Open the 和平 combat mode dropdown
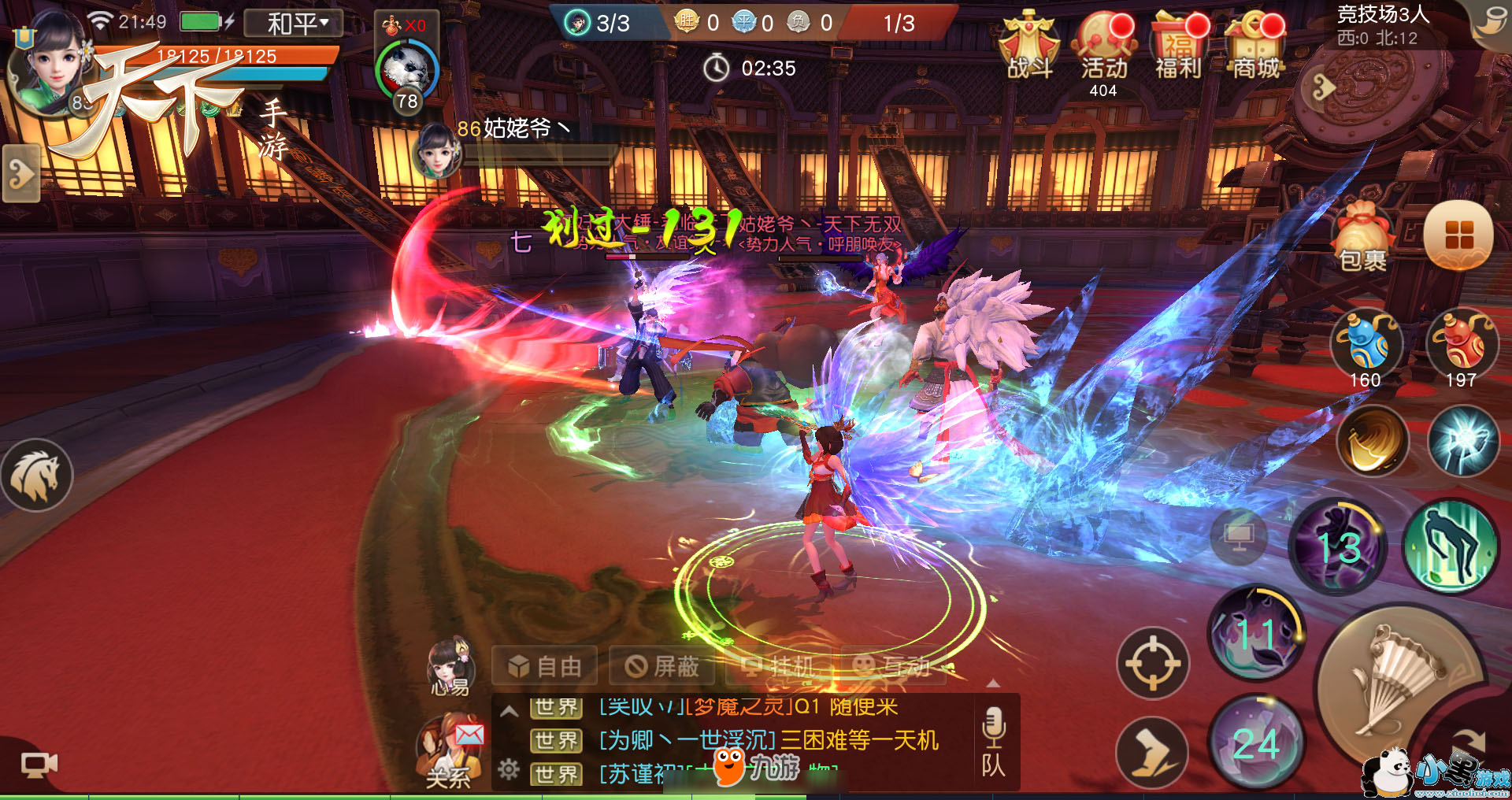This screenshot has height=800, width=1512. point(294,23)
